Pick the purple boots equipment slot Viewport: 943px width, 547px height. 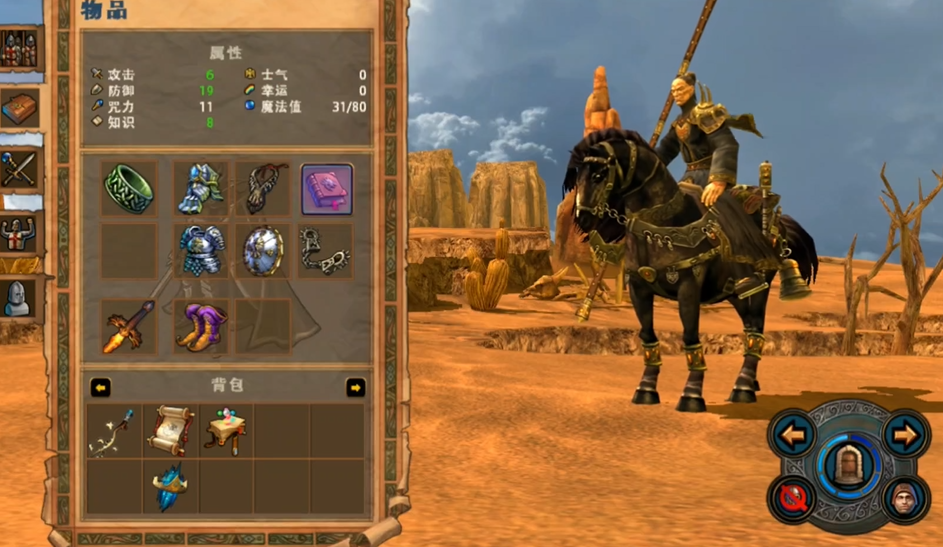point(200,327)
